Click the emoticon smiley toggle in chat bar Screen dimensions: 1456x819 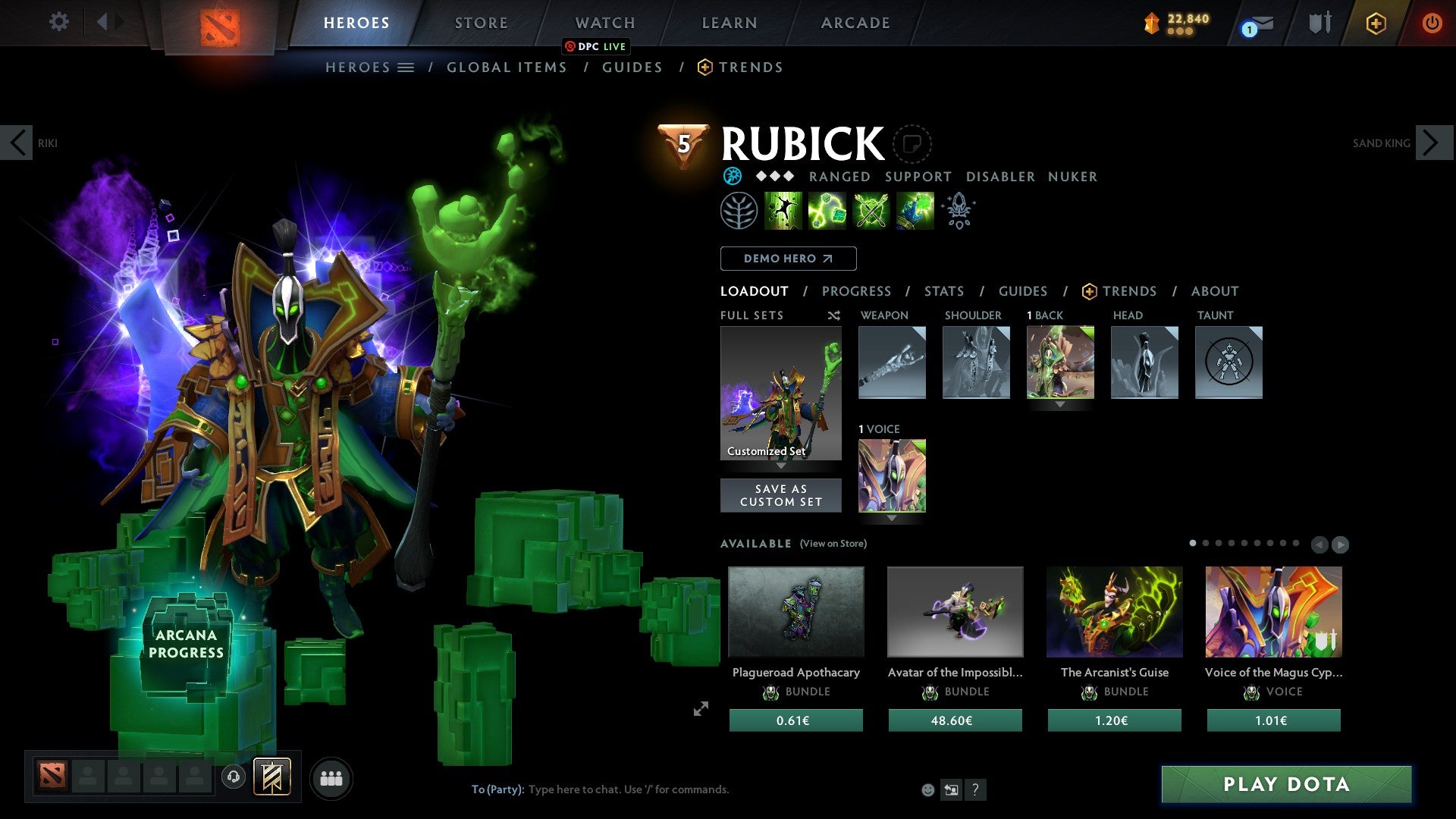coord(927,789)
